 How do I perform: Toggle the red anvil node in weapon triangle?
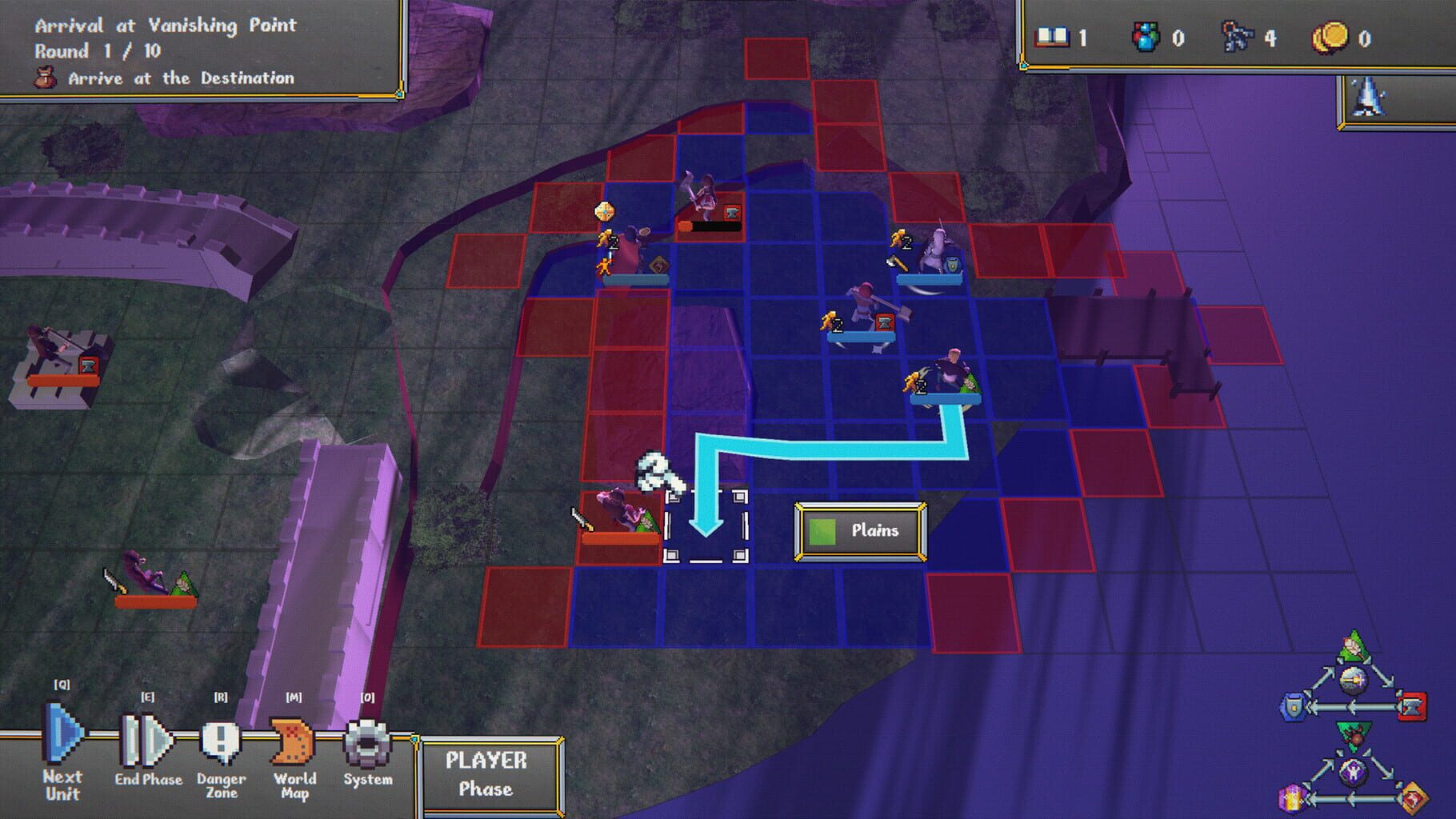coord(1414,706)
